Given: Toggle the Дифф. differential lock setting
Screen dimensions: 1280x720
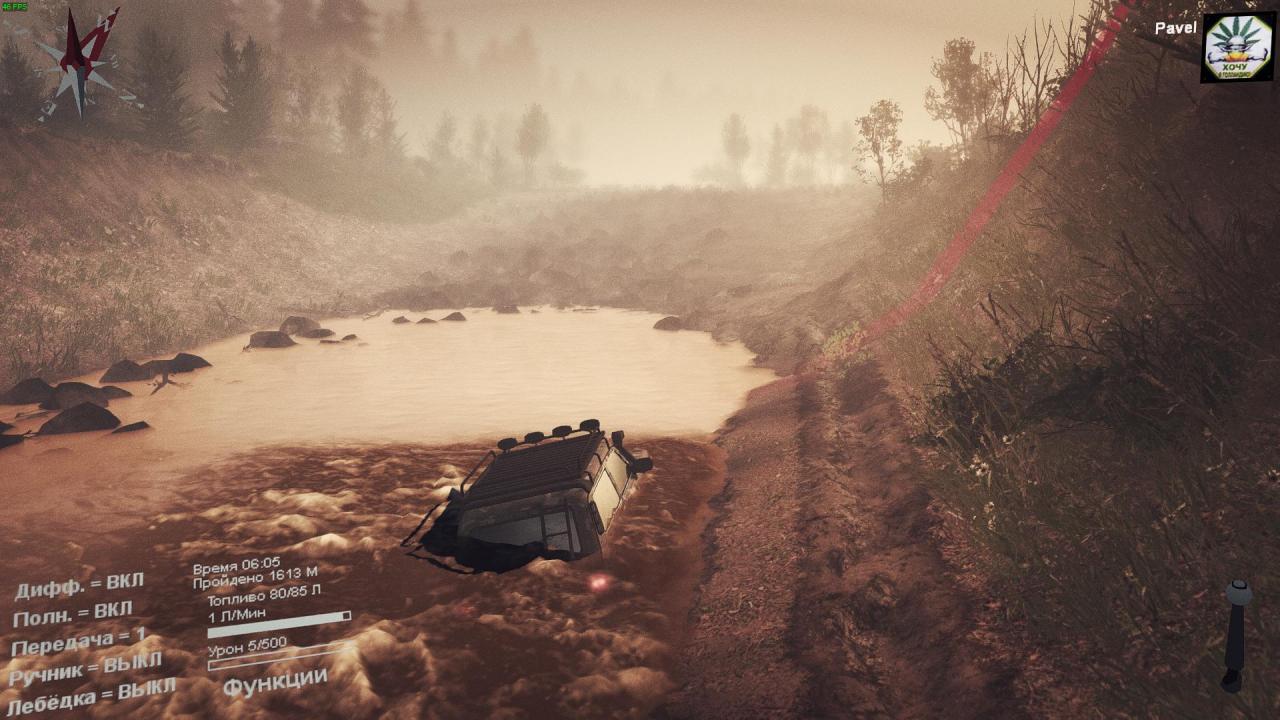Looking at the screenshot, I should [79, 584].
